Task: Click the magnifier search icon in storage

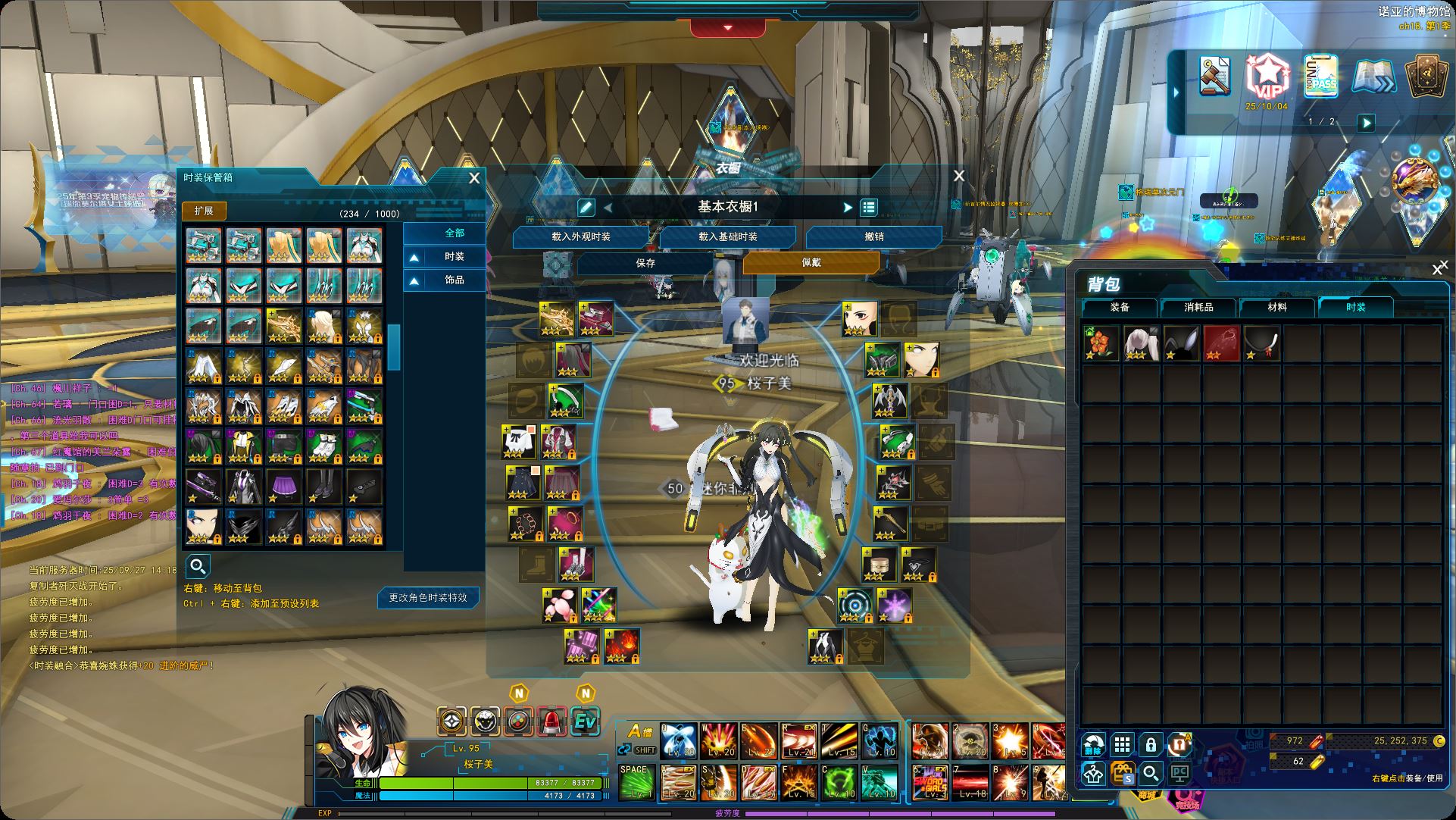Action: point(198,565)
